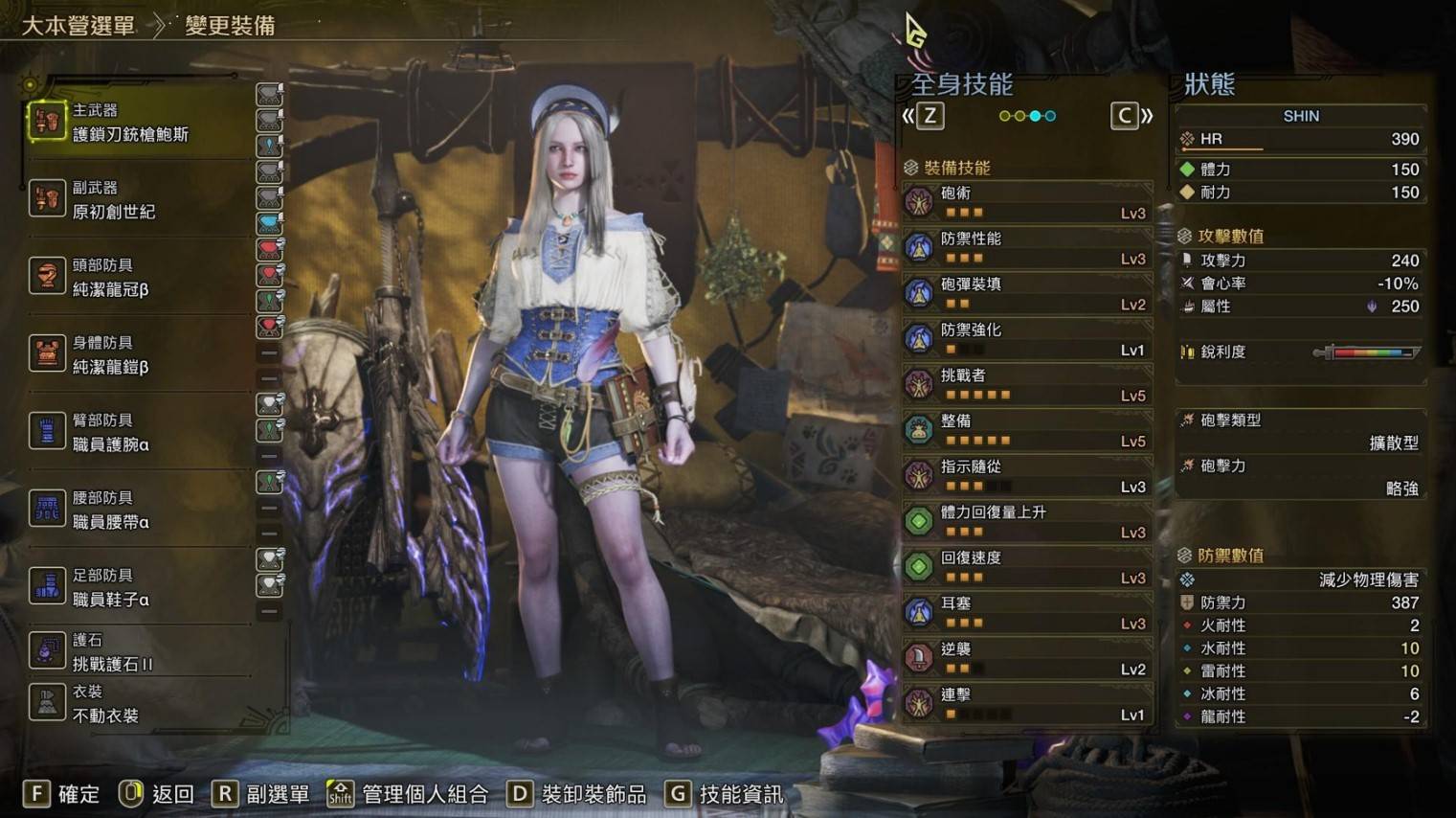Click the 體力回復量上升 skill
Image resolution: width=1456 pixels, height=818 pixels.
(1026, 522)
